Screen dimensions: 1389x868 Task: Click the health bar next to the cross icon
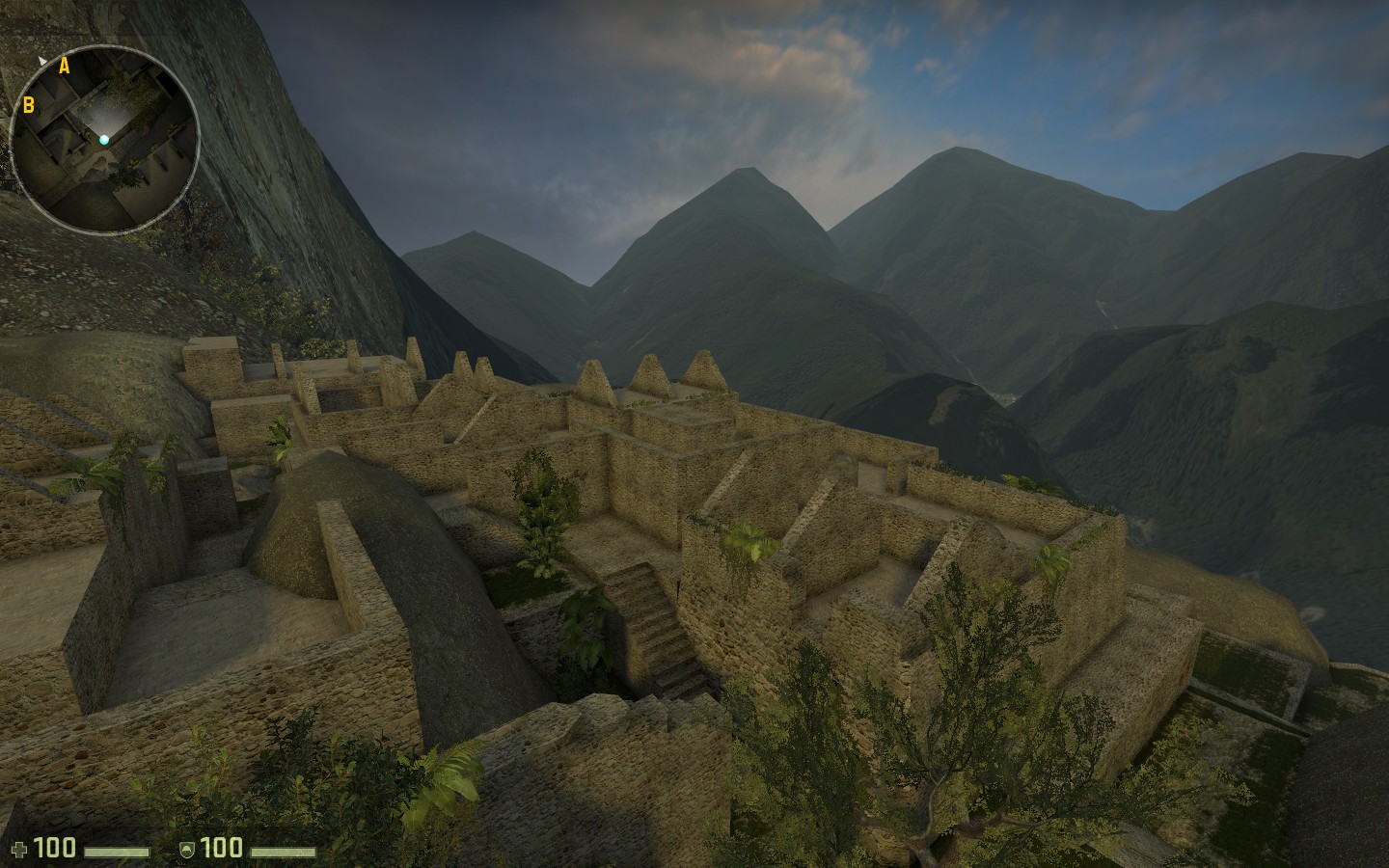tap(116, 852)
